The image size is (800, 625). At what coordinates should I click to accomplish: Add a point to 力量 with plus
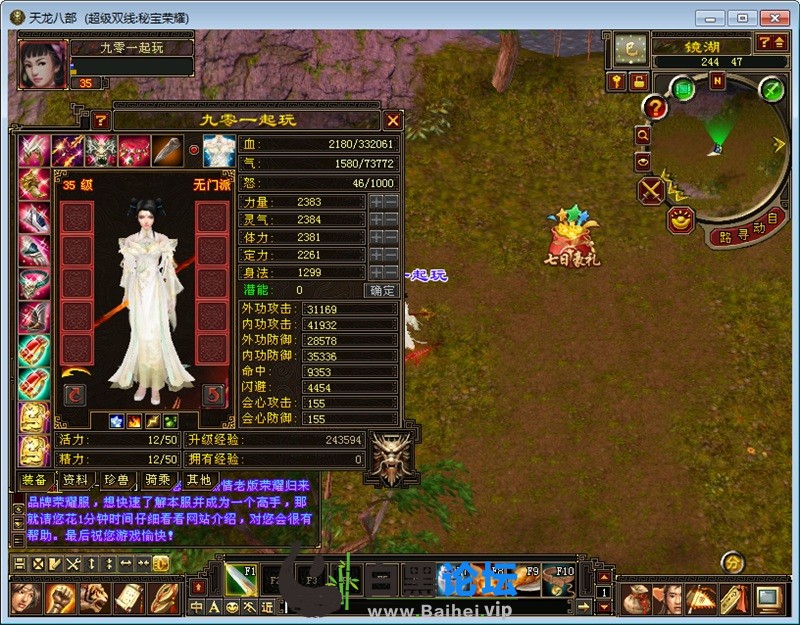pyautogui.click(x=376, y=202)
